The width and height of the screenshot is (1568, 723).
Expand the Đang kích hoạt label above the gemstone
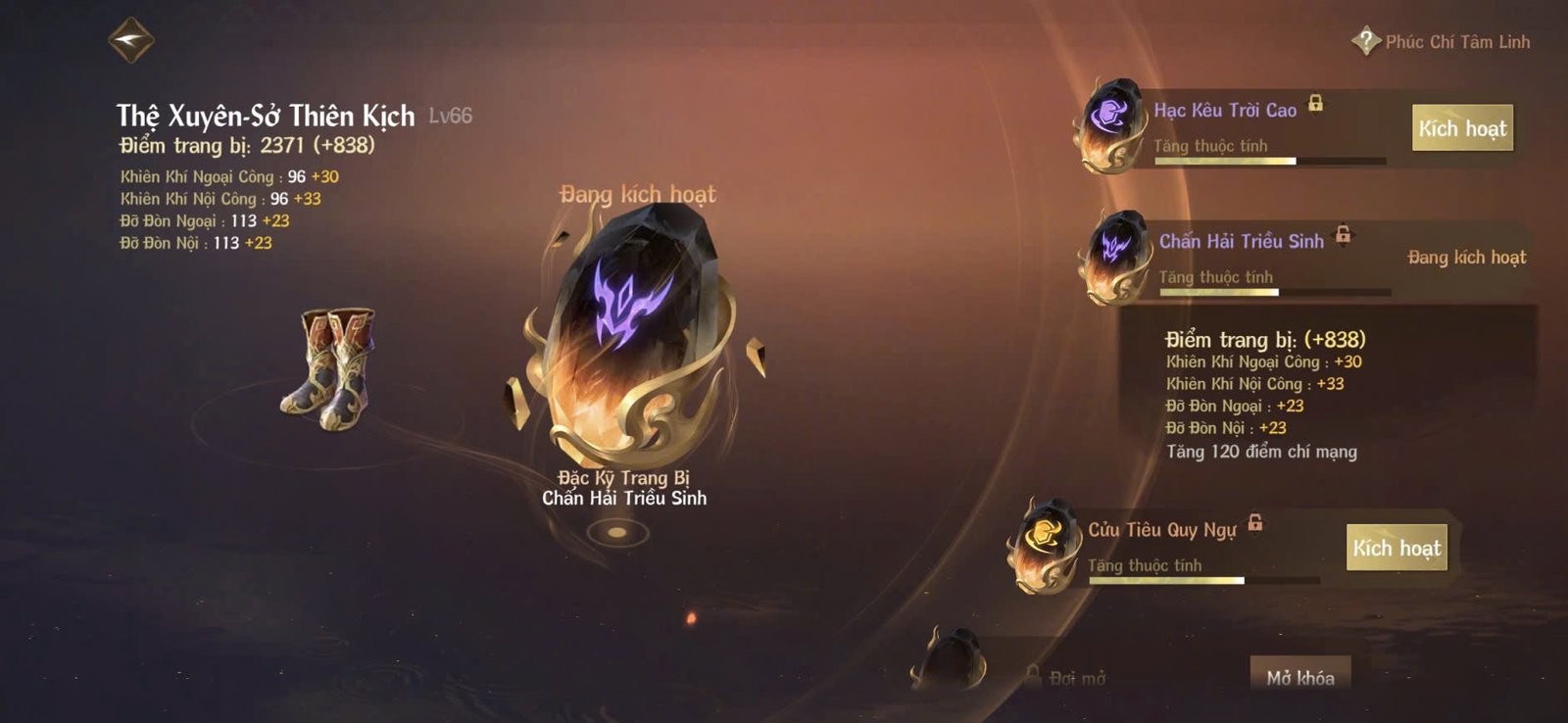pyautogui.click(x=636, y=193)
